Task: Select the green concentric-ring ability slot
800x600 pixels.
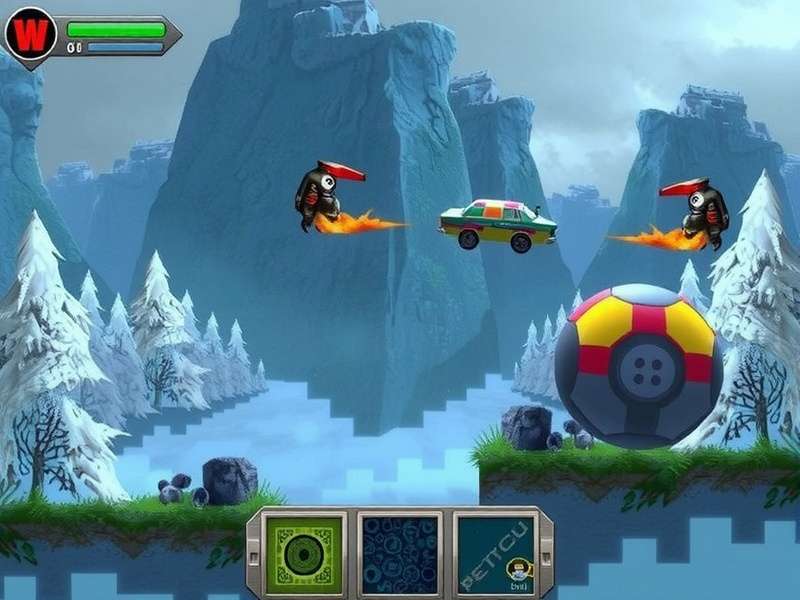Action: tap(304, 554)
